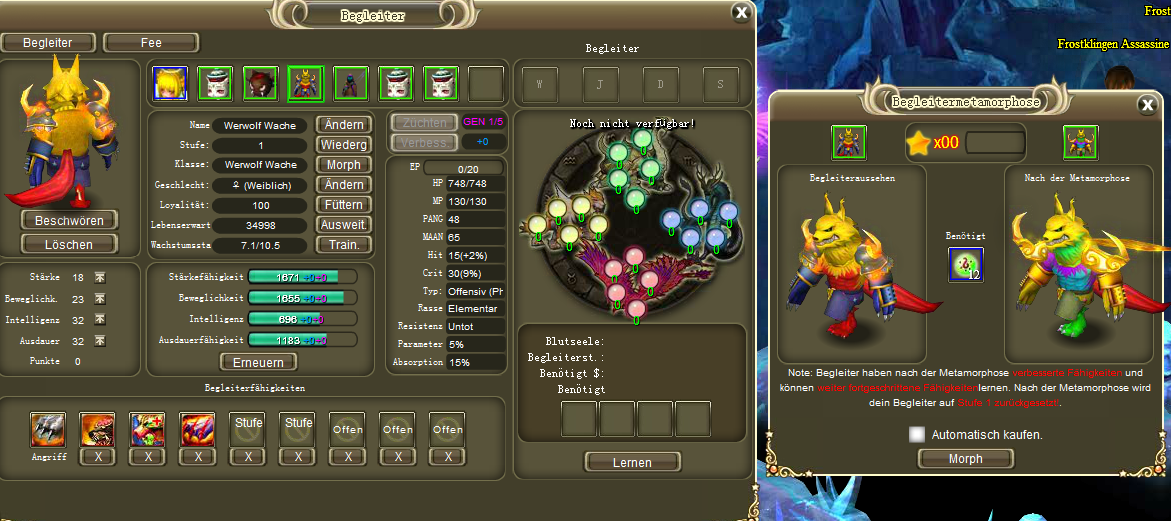Click the Ausweit. button
Screen dimensions: 1171x521
[x=344, y=225]
